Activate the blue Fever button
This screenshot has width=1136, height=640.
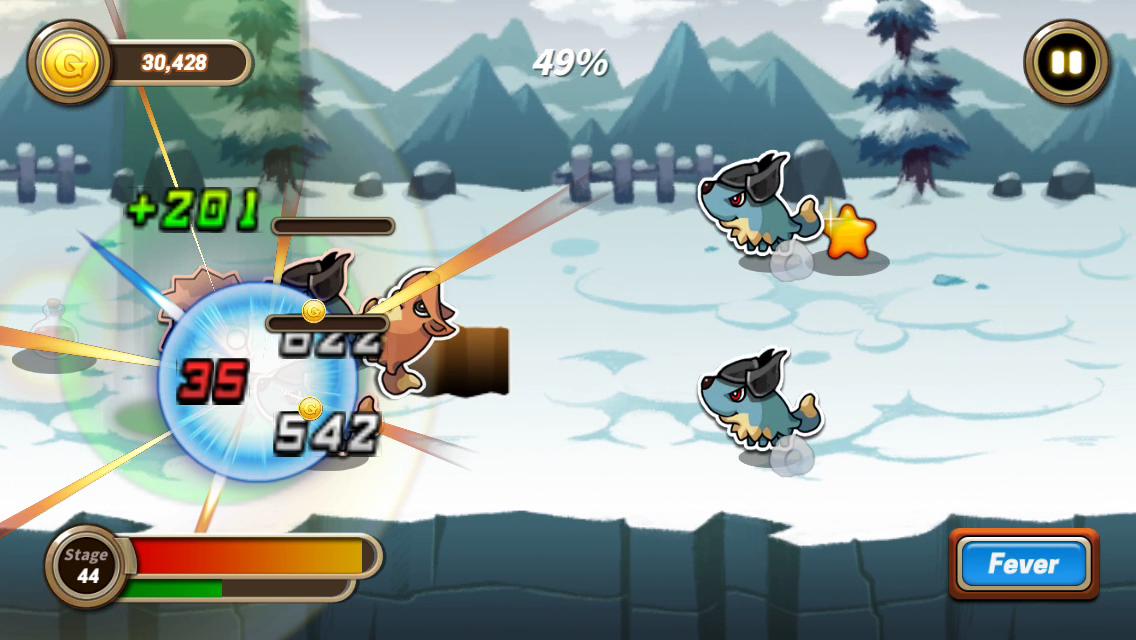1023,564
